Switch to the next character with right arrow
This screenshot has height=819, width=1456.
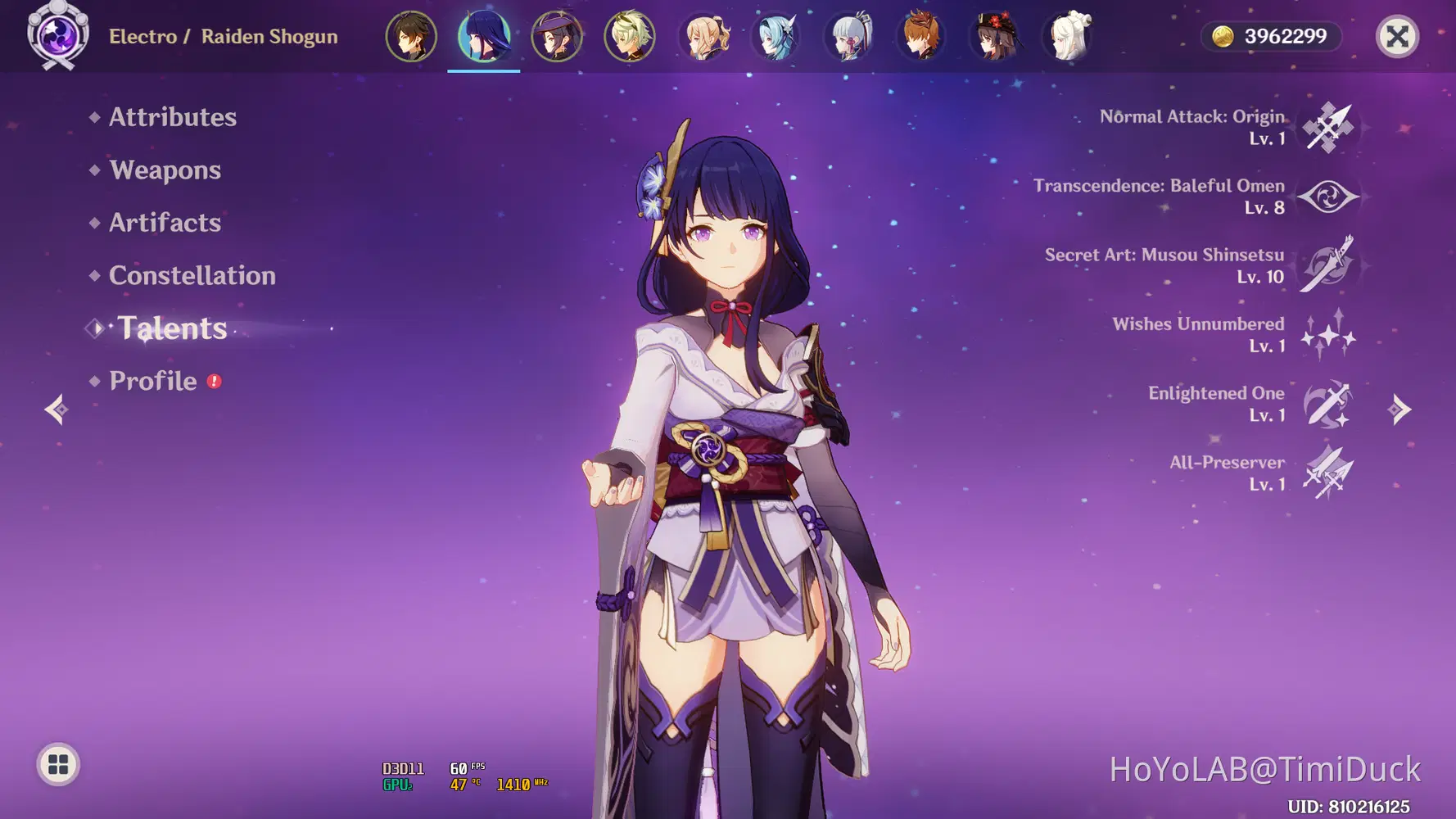[1400, 409]
